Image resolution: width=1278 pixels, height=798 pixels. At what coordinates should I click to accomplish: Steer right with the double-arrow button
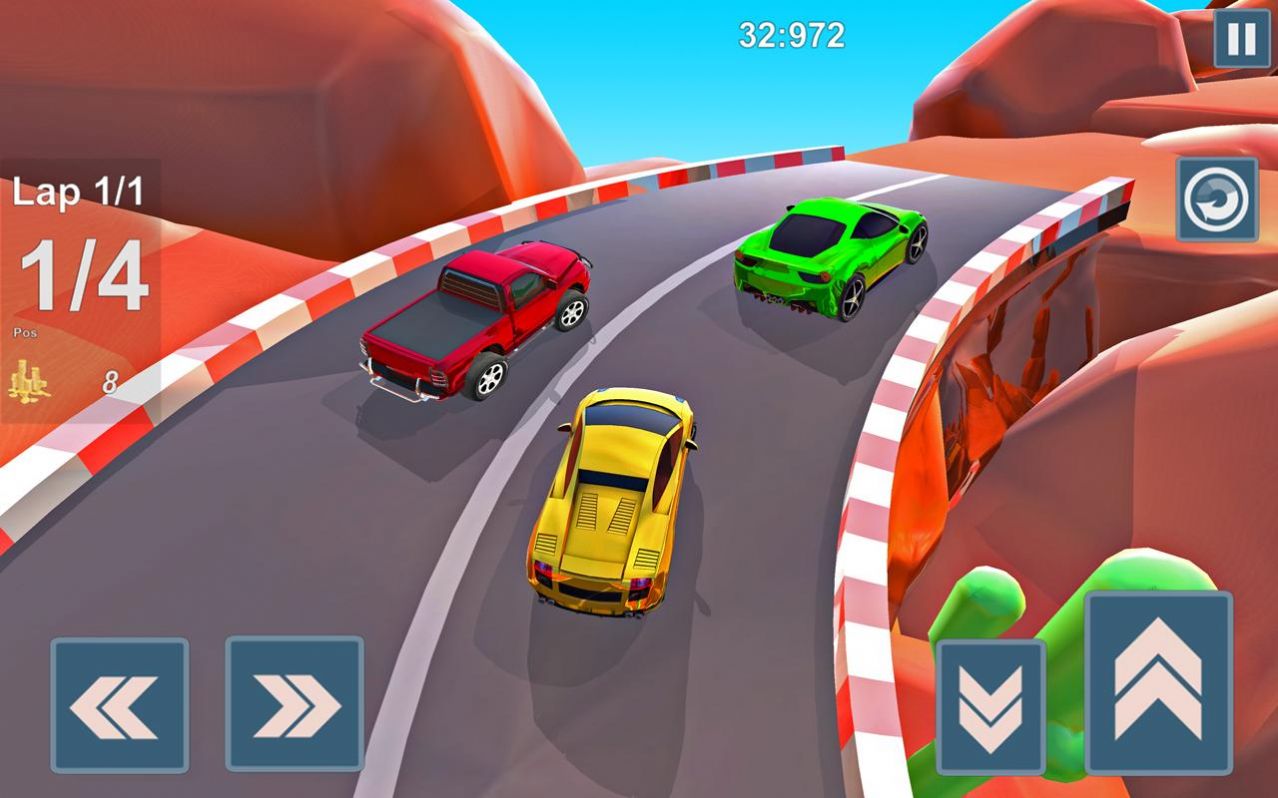click(x=294, y=705)
